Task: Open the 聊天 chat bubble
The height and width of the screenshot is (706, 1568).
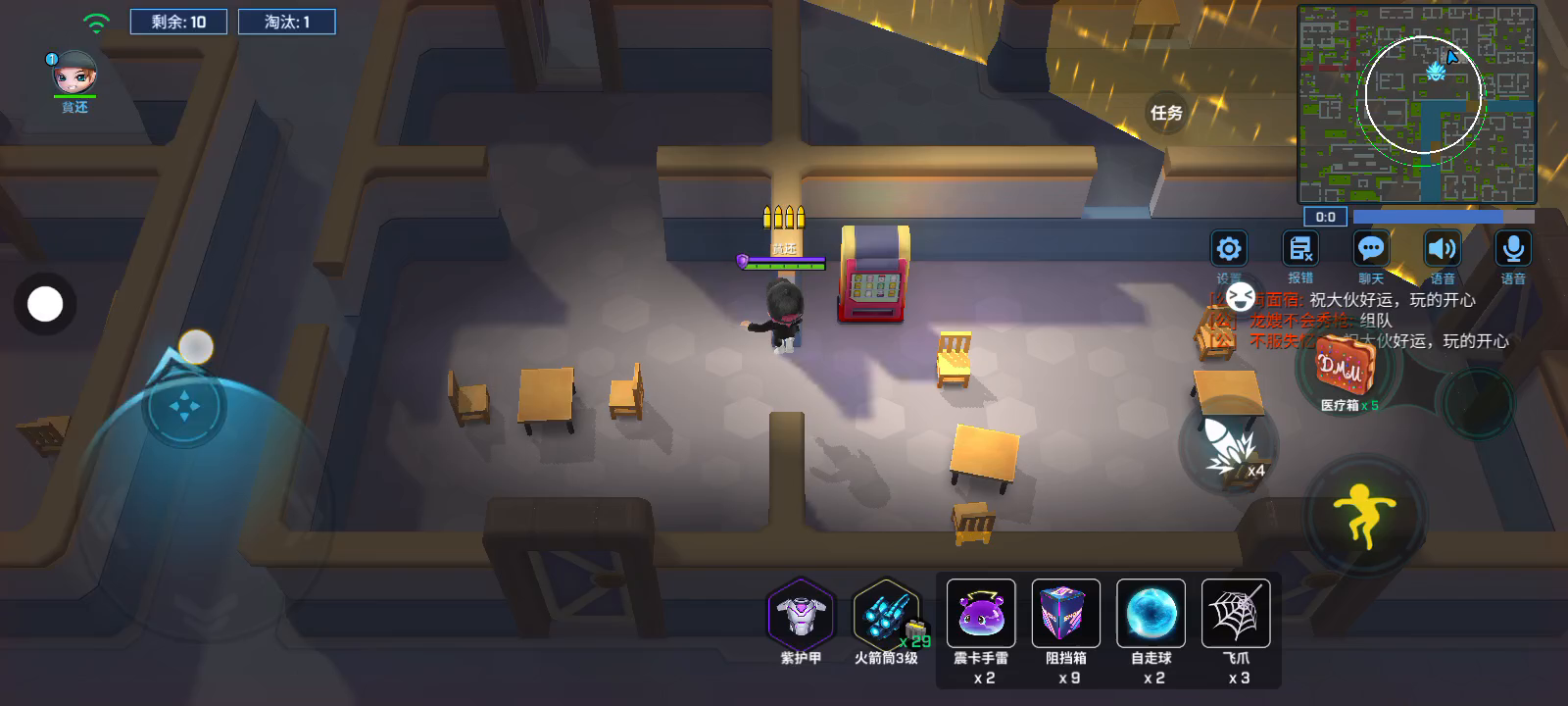Action: (1371, 250)
